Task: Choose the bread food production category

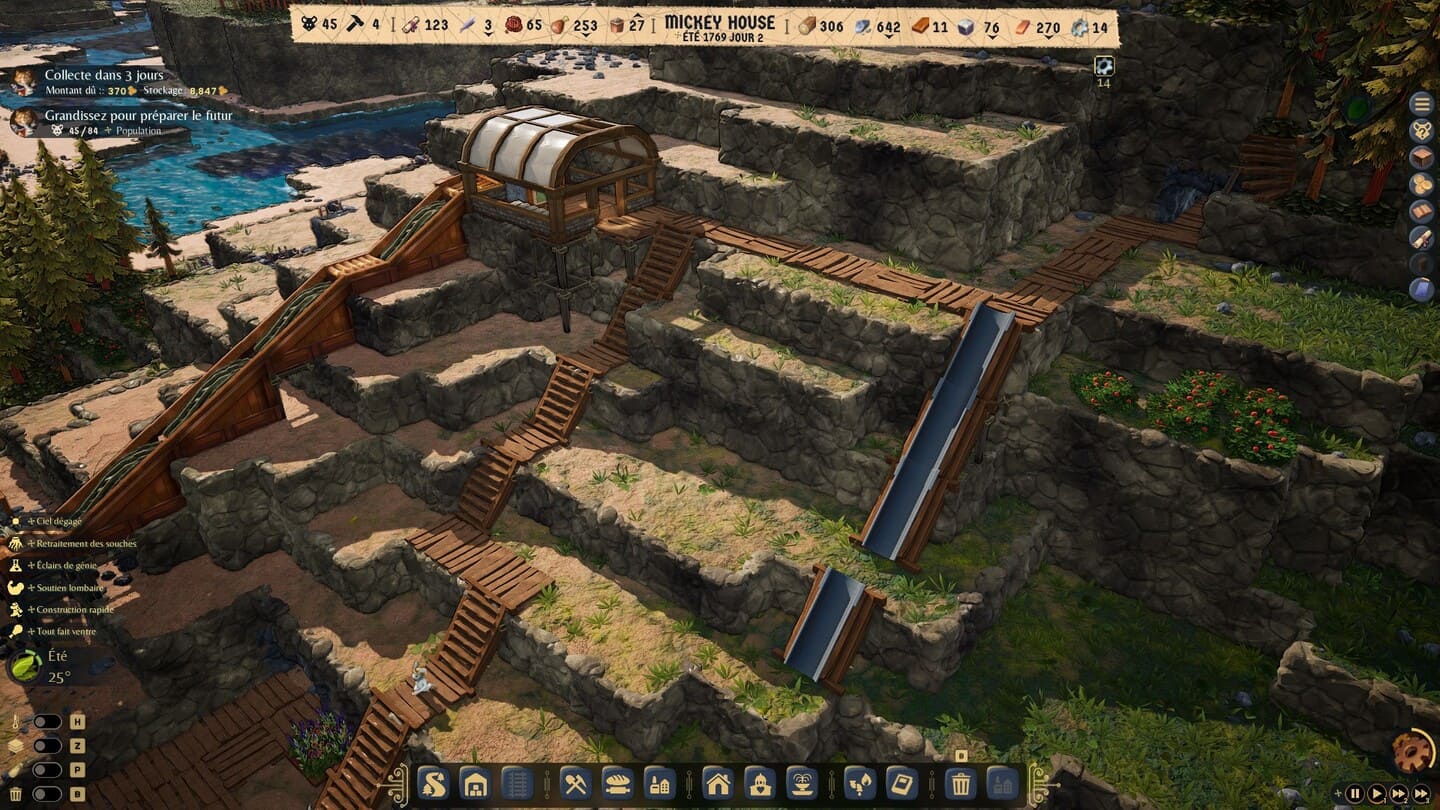Action: 616,782
